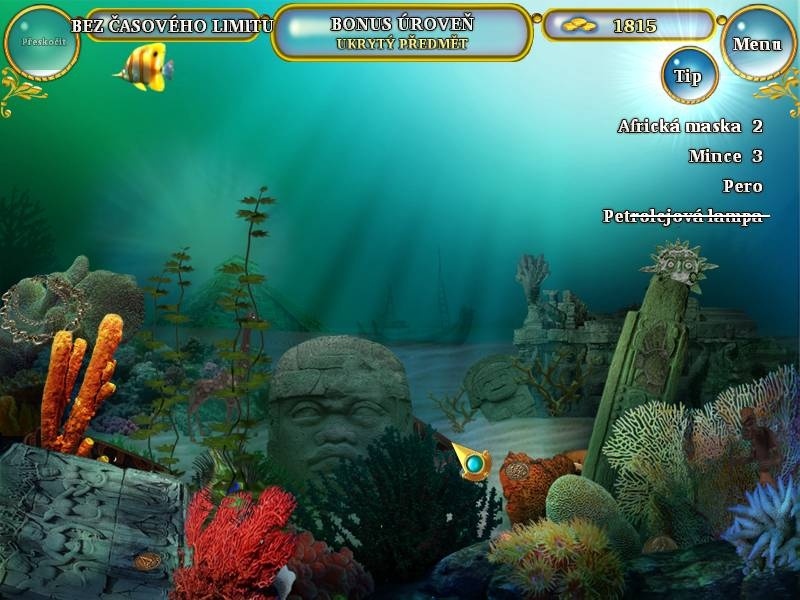This screenshot has height=600, width=800.
Task: Skip the level with the Přeskočit bubble
Action: [x=41, y=43]
